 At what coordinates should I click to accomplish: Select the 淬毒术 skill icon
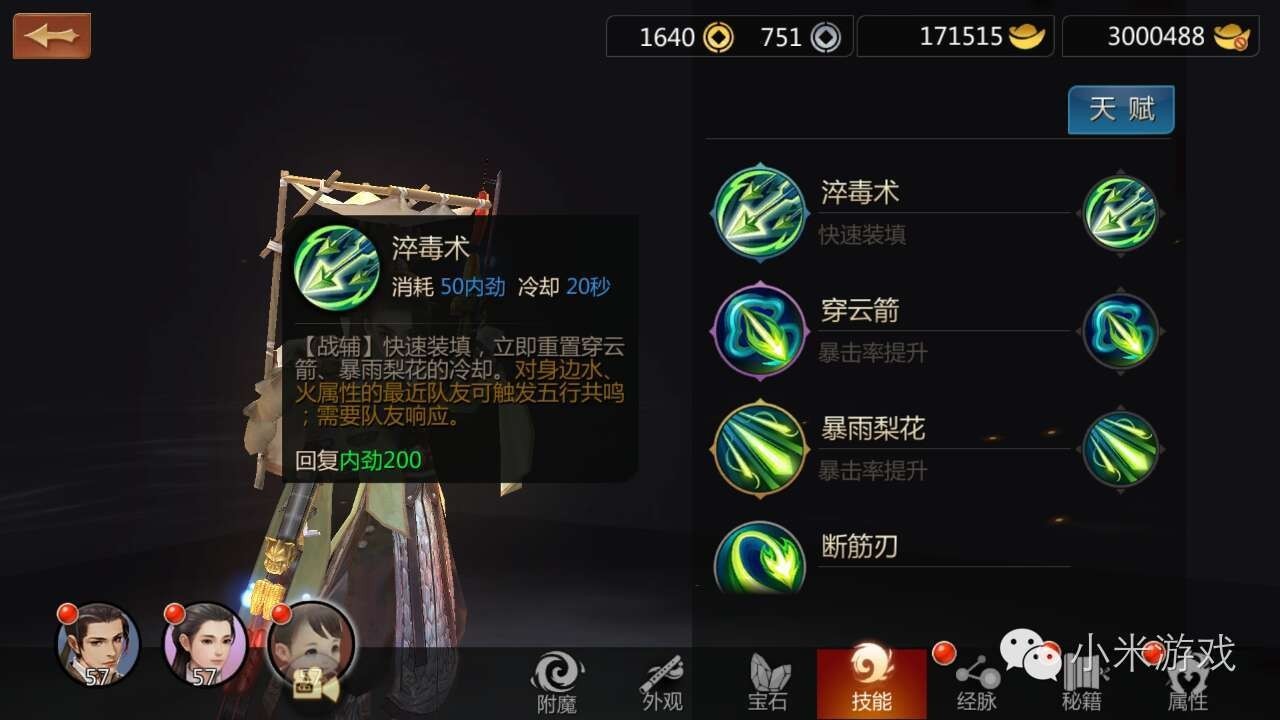click(758, 211)
